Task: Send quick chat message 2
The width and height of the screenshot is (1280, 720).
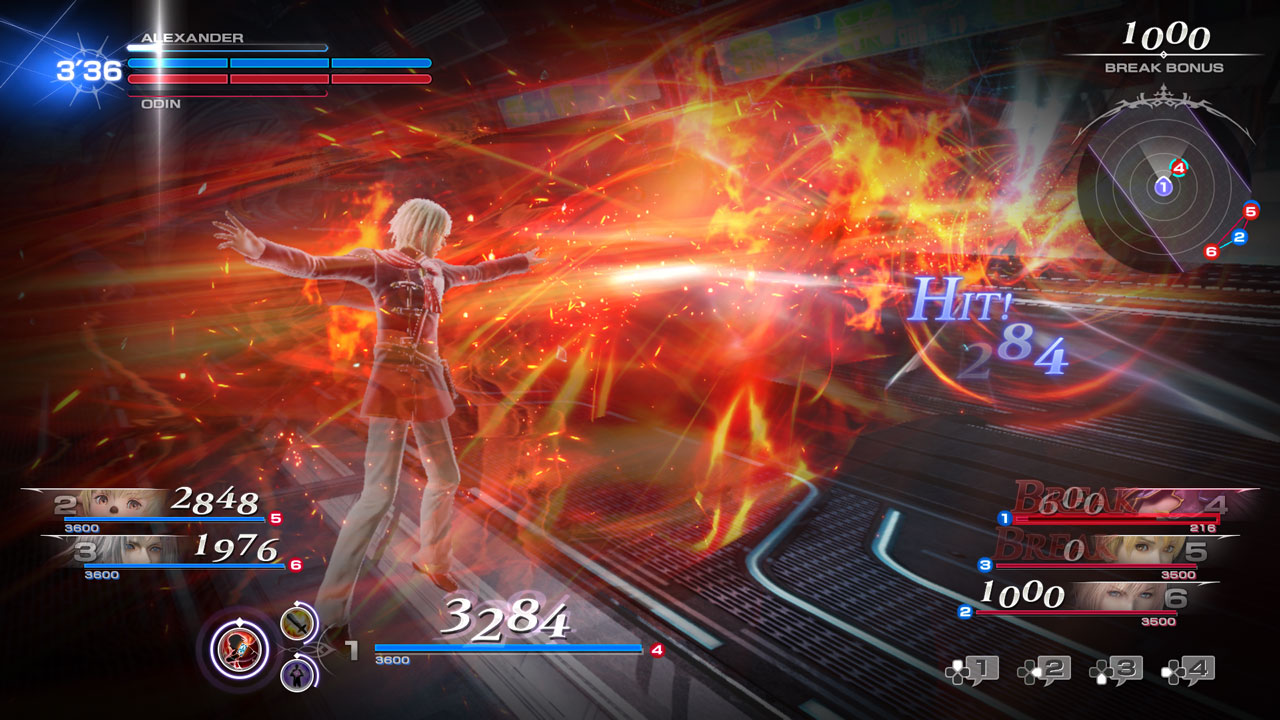Action: [1044, 670]
